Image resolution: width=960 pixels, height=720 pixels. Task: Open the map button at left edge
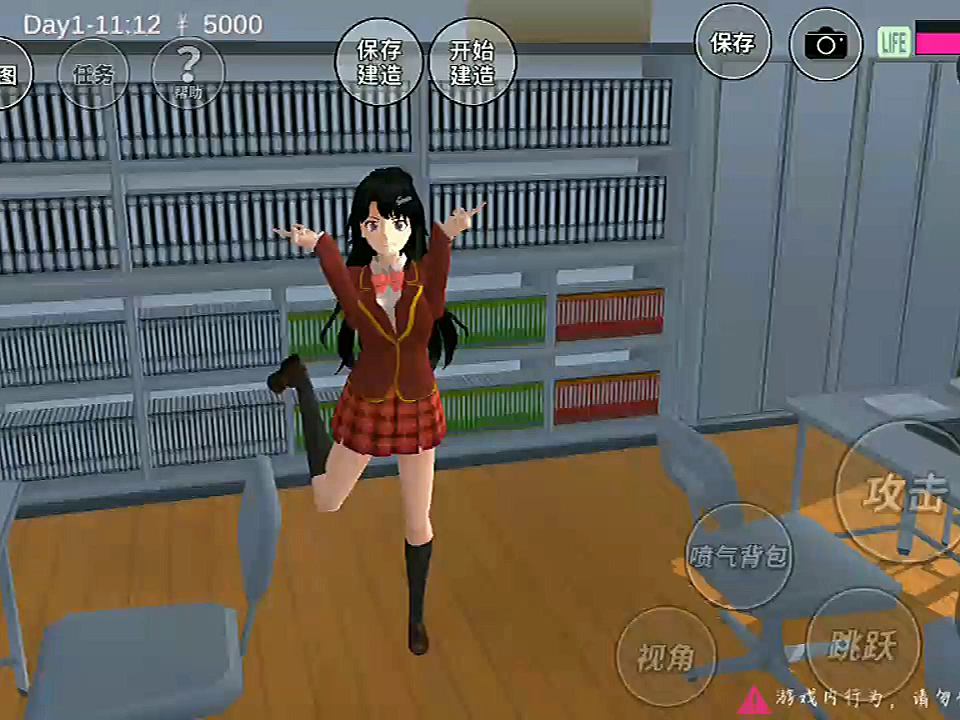pyautogui.click(x=10, y=74)
